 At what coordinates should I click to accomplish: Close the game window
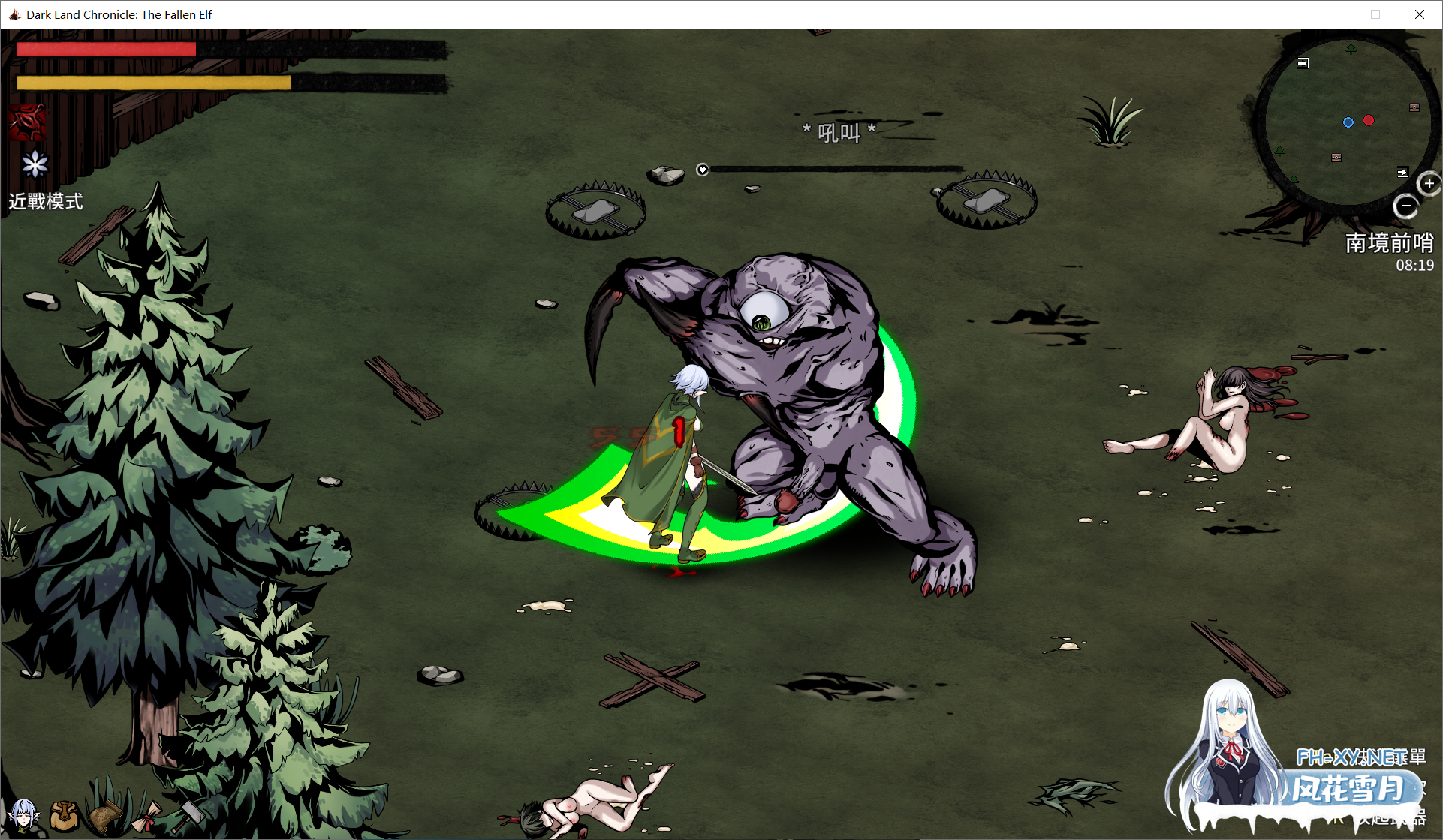pos(1419,14)
